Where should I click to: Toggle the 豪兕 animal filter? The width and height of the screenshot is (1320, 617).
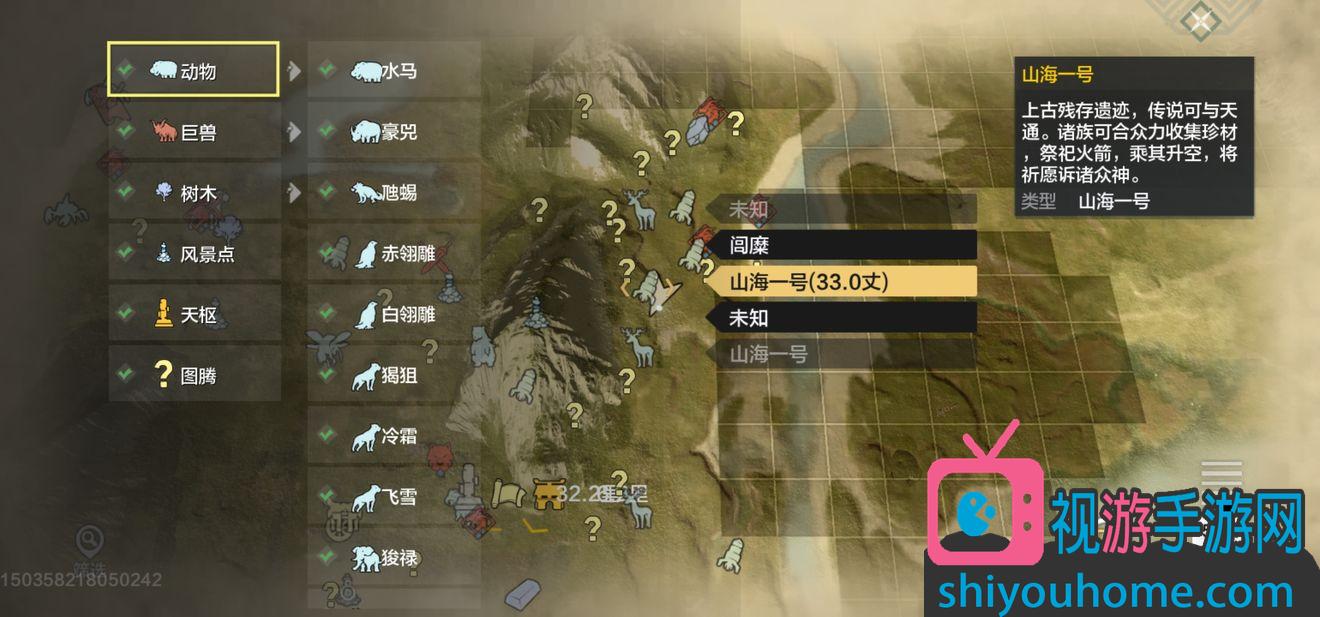pos(393,131)
